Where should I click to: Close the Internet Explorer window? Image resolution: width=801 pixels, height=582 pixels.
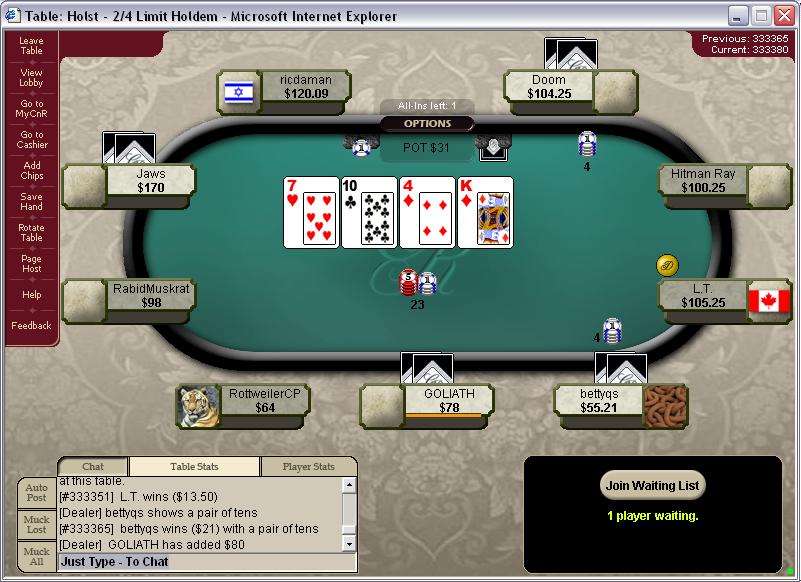tap(784, 15)
